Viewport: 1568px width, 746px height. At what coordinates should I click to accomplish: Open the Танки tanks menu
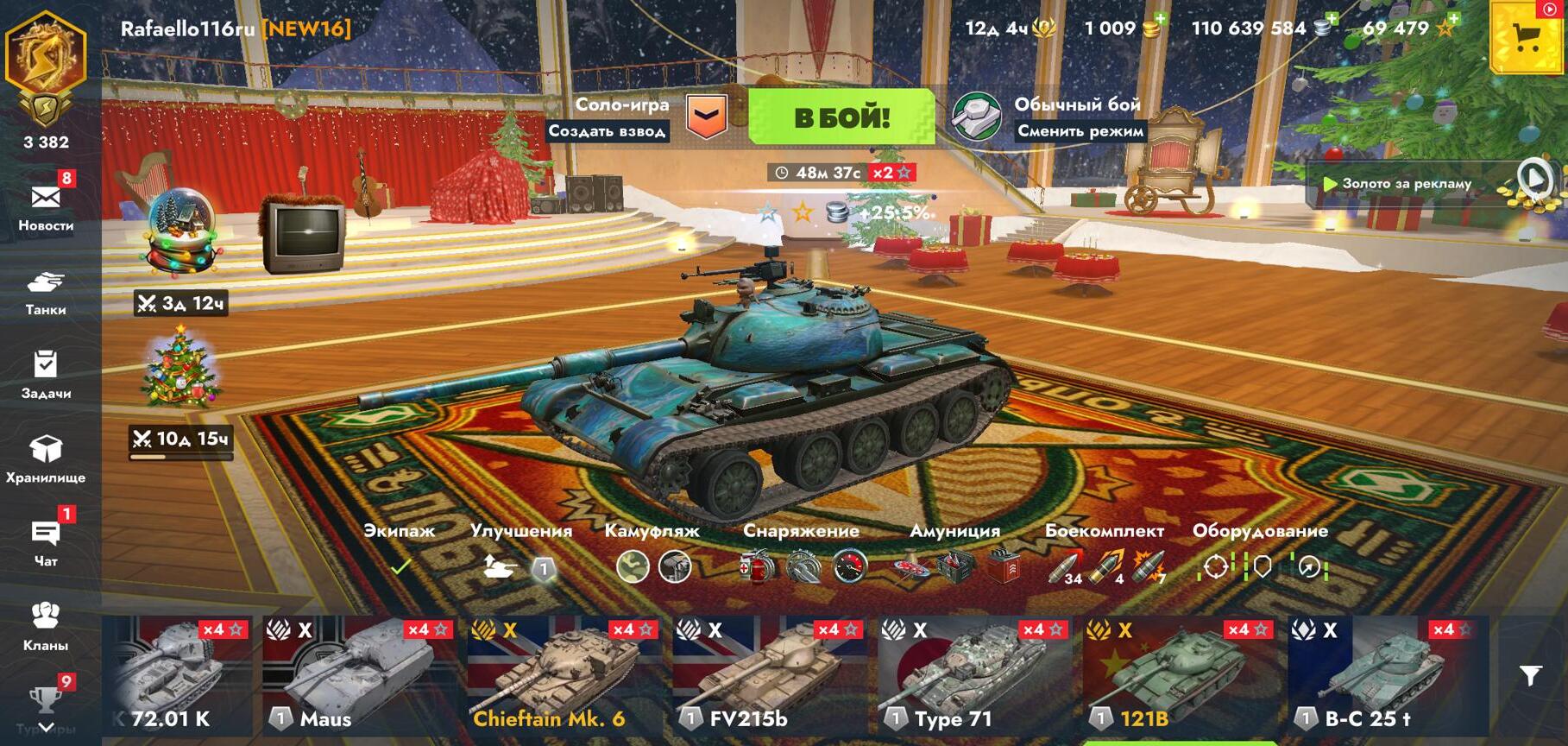[46, 292]
